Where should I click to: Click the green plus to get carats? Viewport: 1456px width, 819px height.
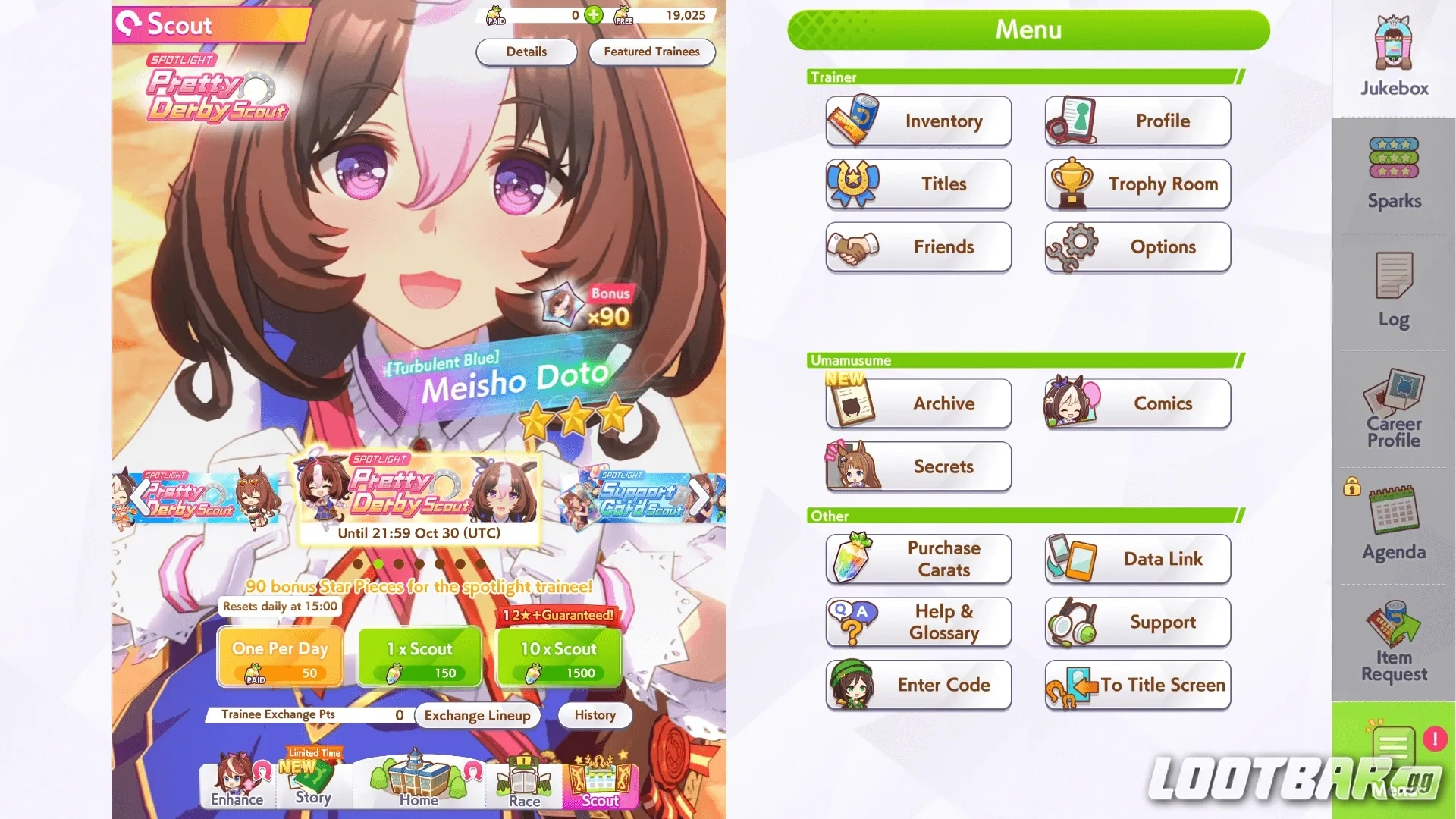pos(594,14)
